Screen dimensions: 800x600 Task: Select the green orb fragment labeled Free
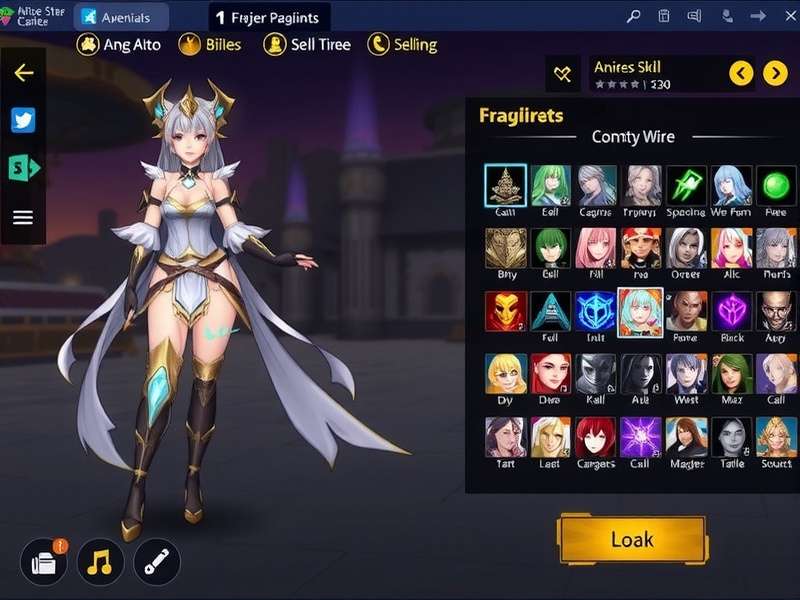[x=776, y=186]
